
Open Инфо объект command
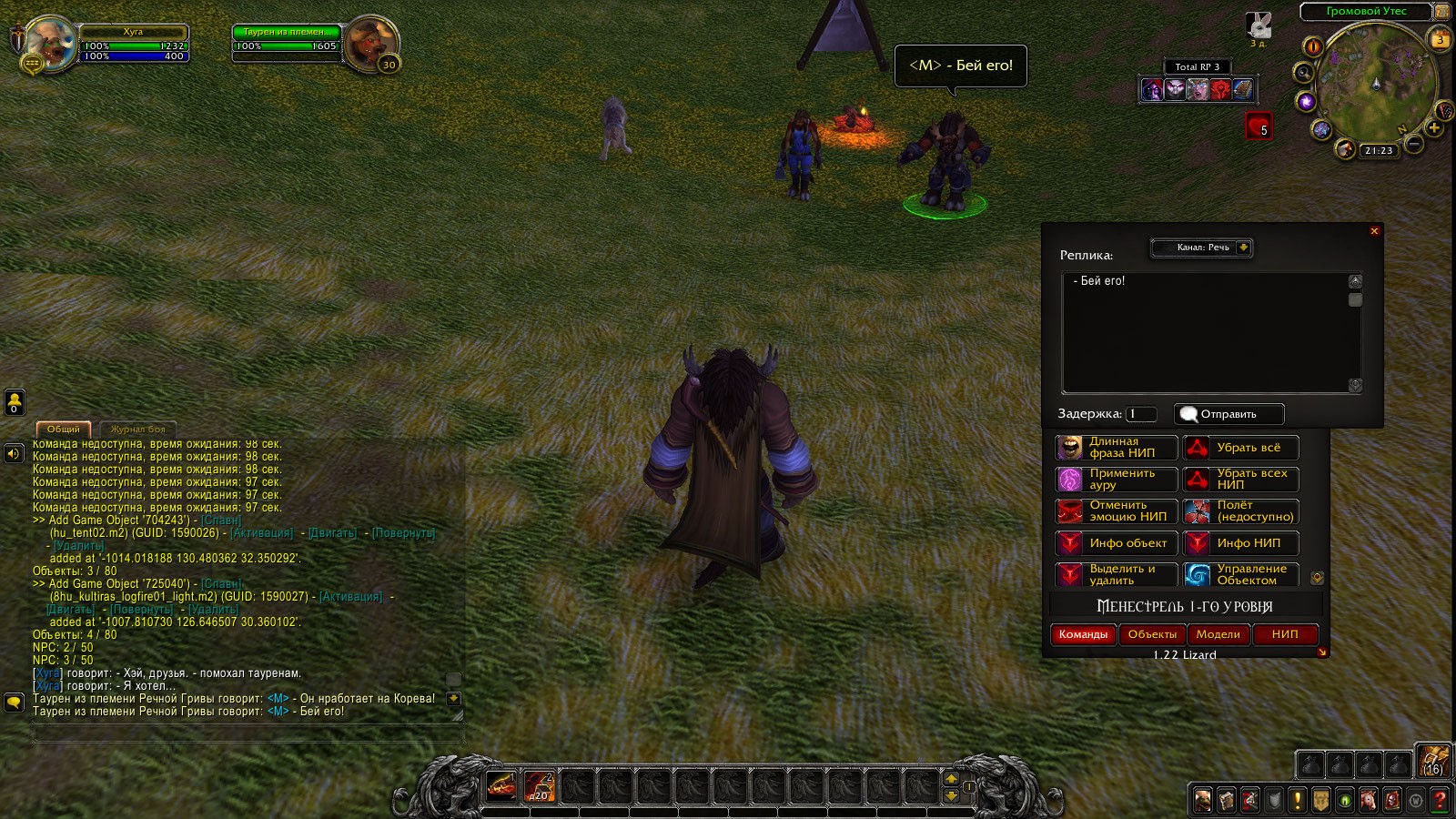tap(1117, 543)
